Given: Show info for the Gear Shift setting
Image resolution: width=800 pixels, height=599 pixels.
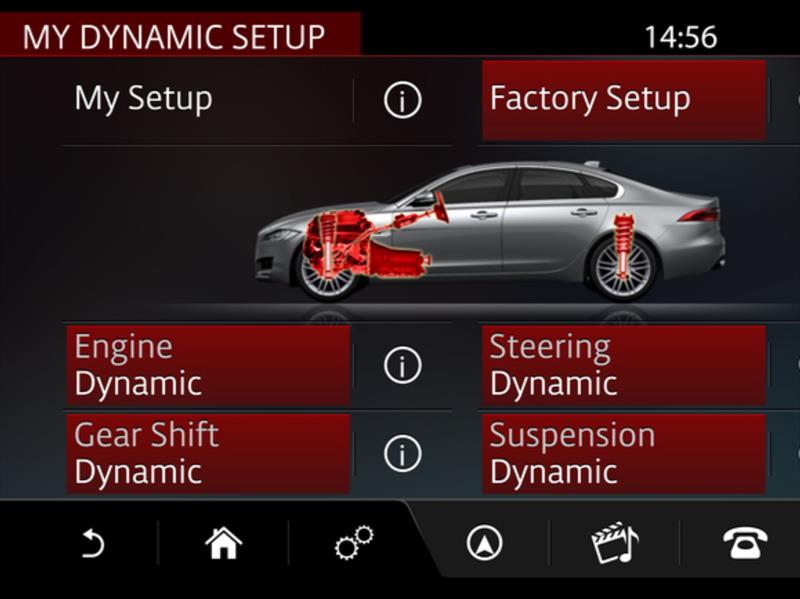Looking at the screenshot, I should pyautogui.click(x=402, y=454).
